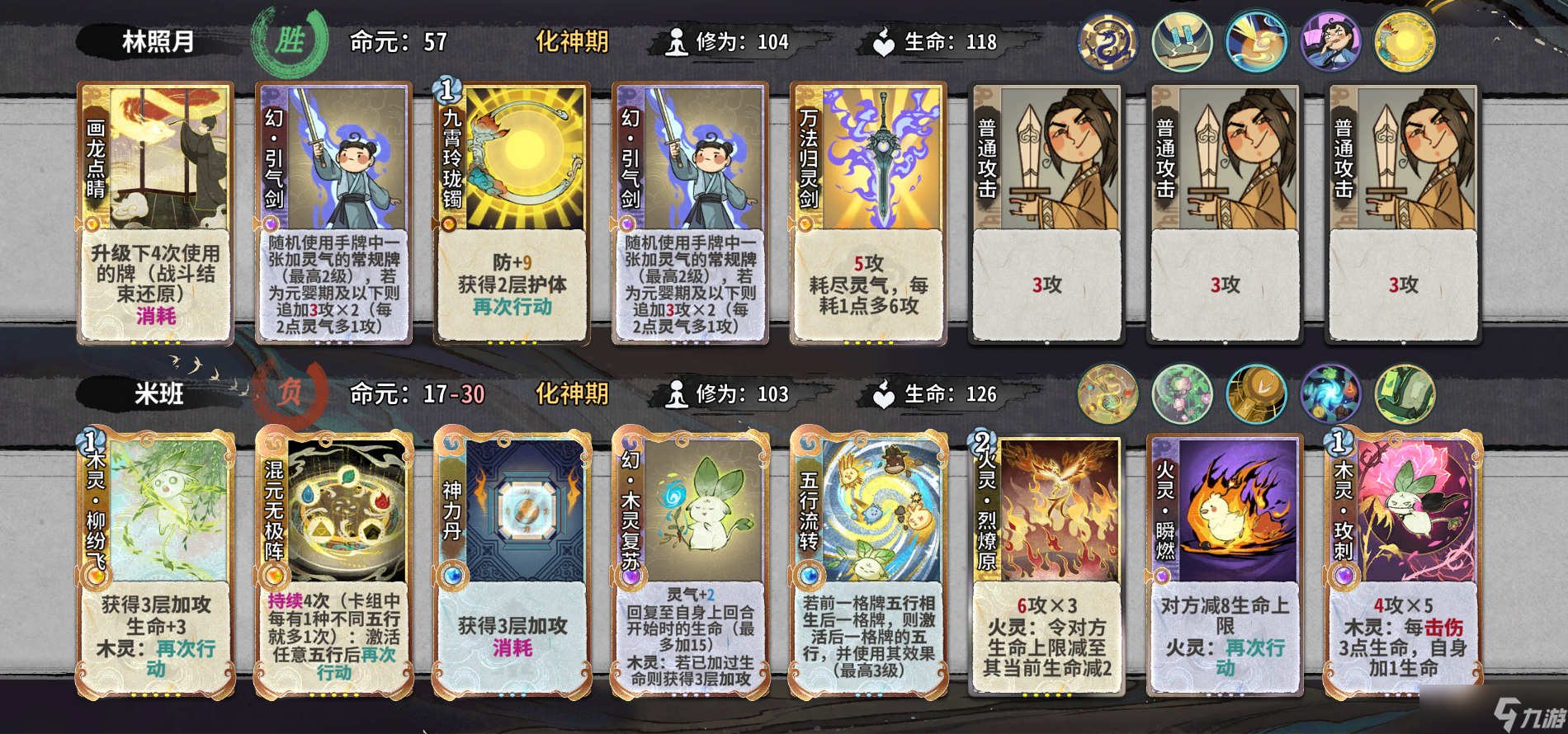
Task: Click the sword-strike vortex buff icon
Action: (x=1257, y=40)
